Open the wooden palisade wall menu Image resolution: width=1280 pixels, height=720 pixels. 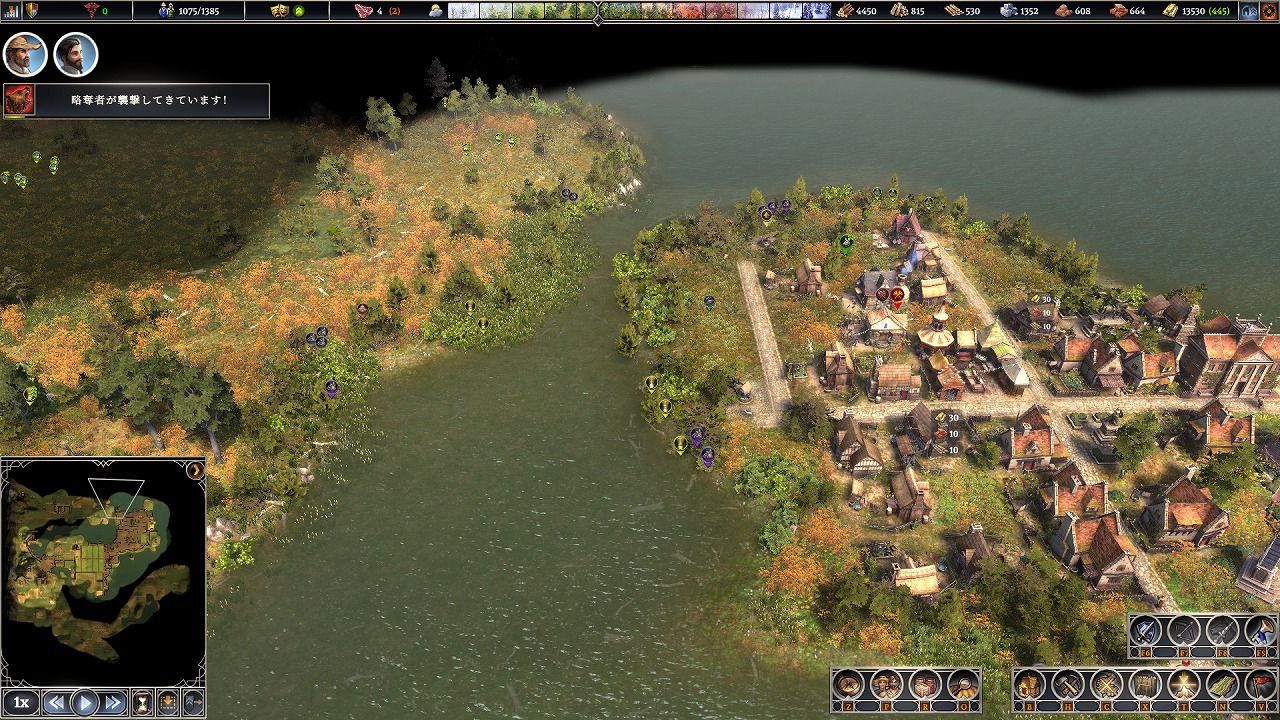(1145, 685)
